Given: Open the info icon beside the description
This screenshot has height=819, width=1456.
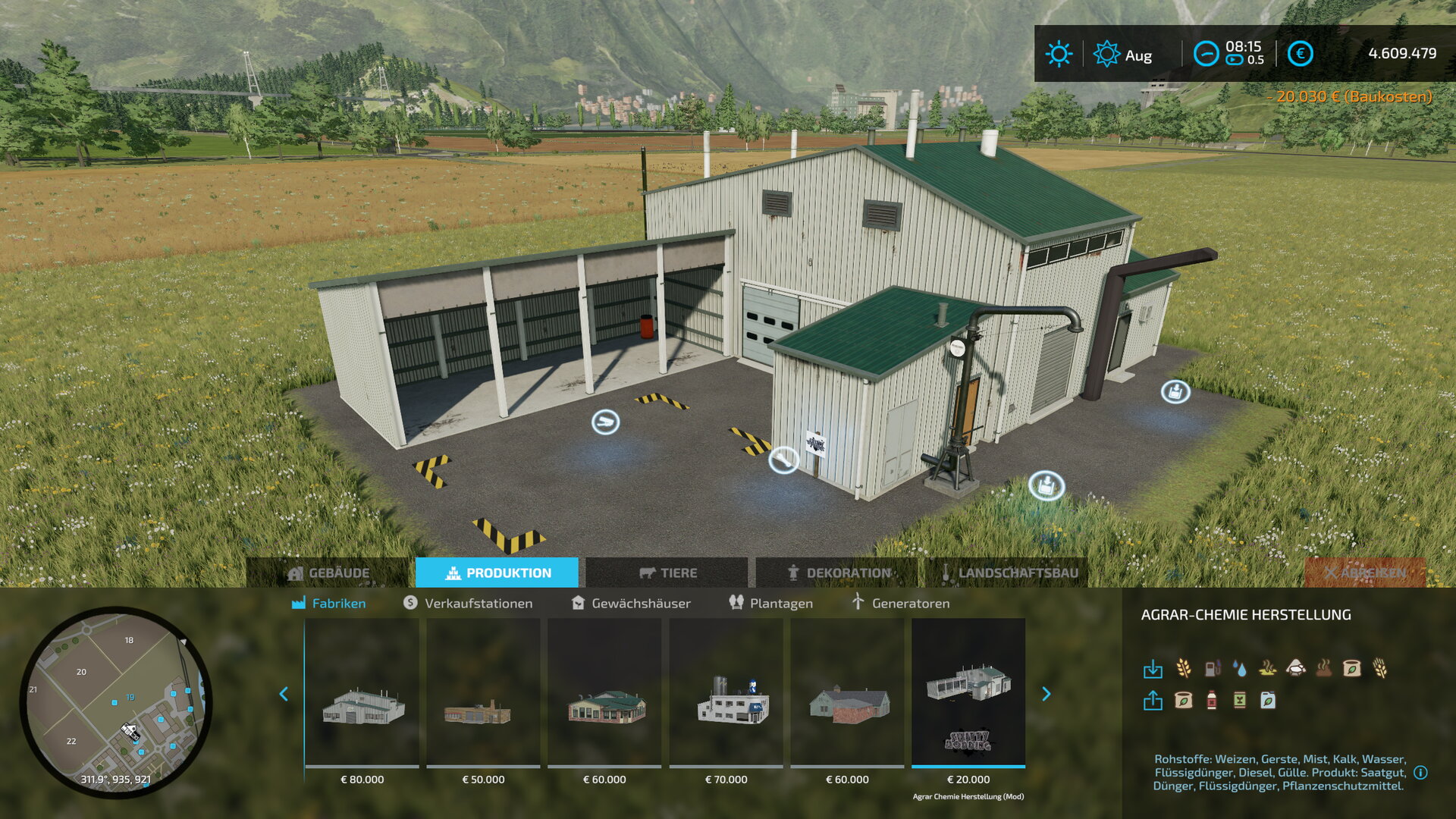Looking at the screenshot, I should [1420, 773].
